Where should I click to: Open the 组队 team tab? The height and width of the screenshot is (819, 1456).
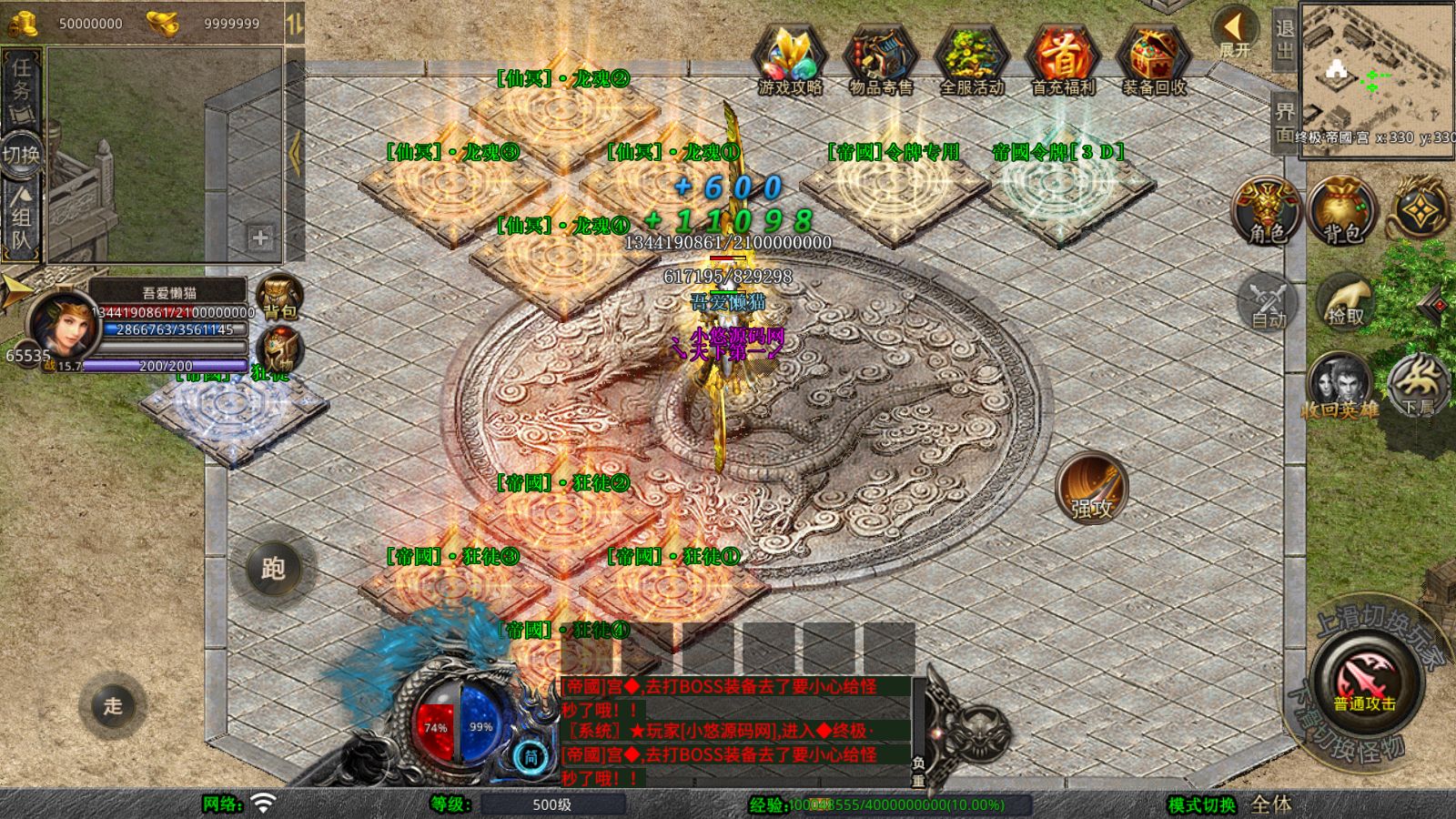tap(21, 218)
